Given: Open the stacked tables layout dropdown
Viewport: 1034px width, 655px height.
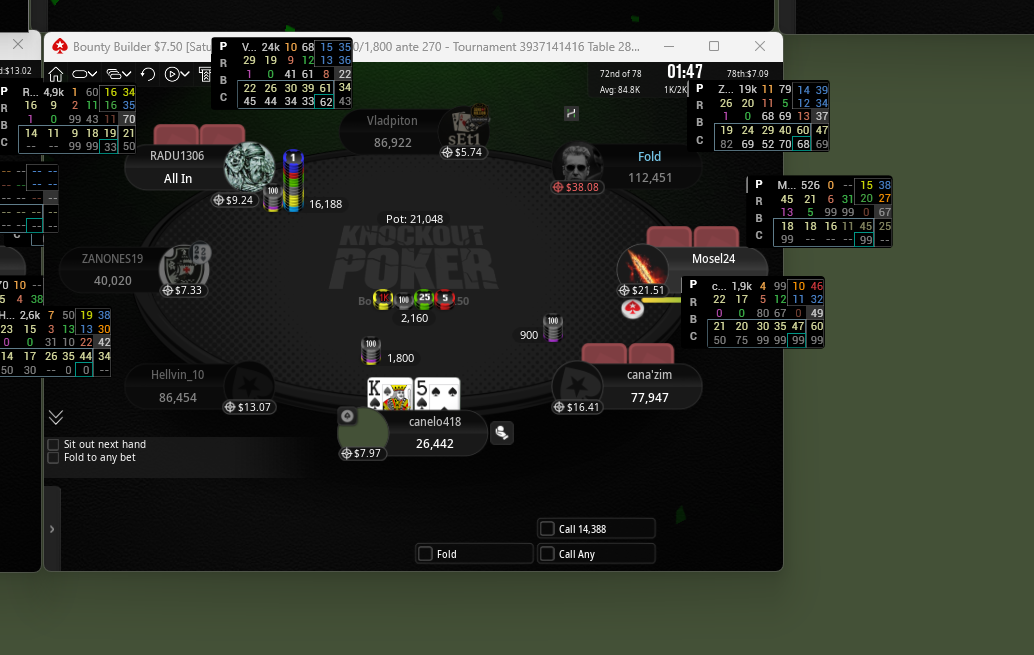Looking at the screenshot, I should pyautogui.click(x=119, y=74).
